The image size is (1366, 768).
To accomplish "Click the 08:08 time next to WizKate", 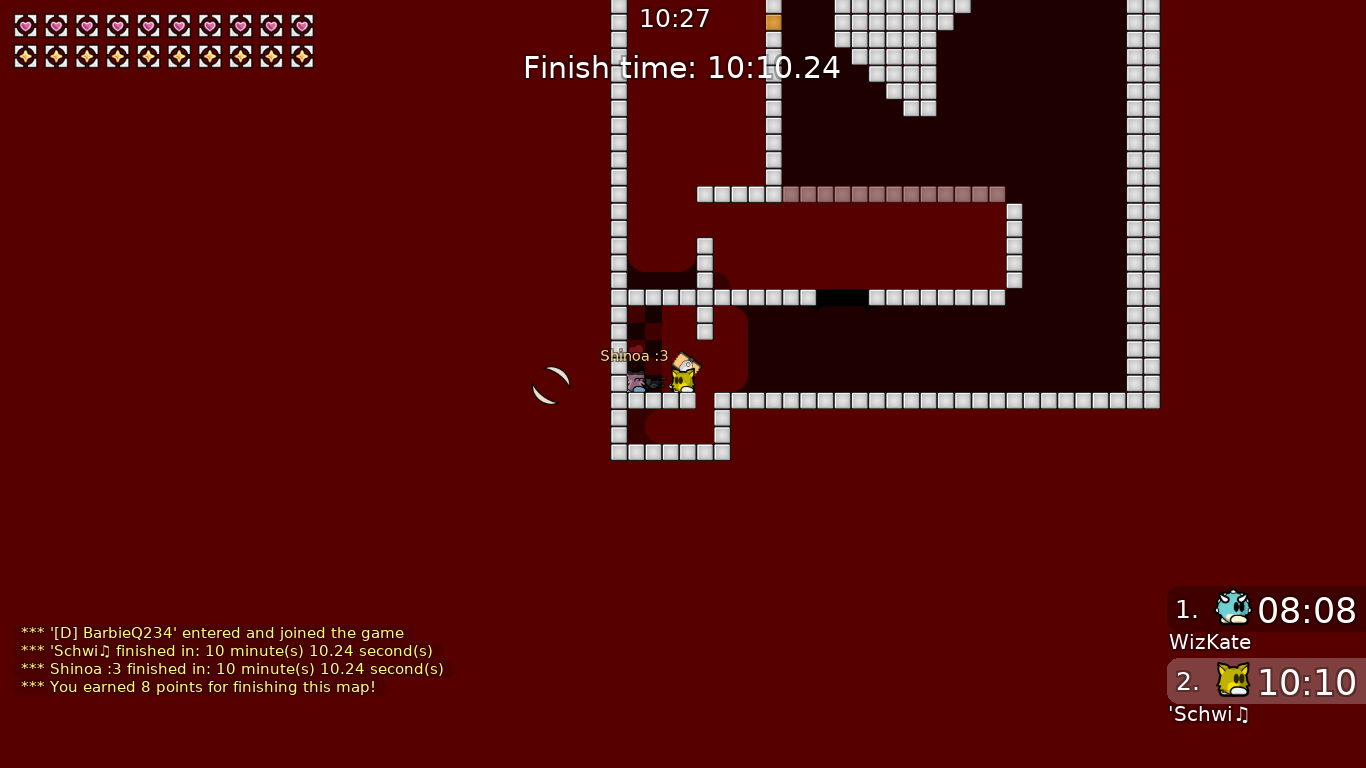I will (1307, 610).
